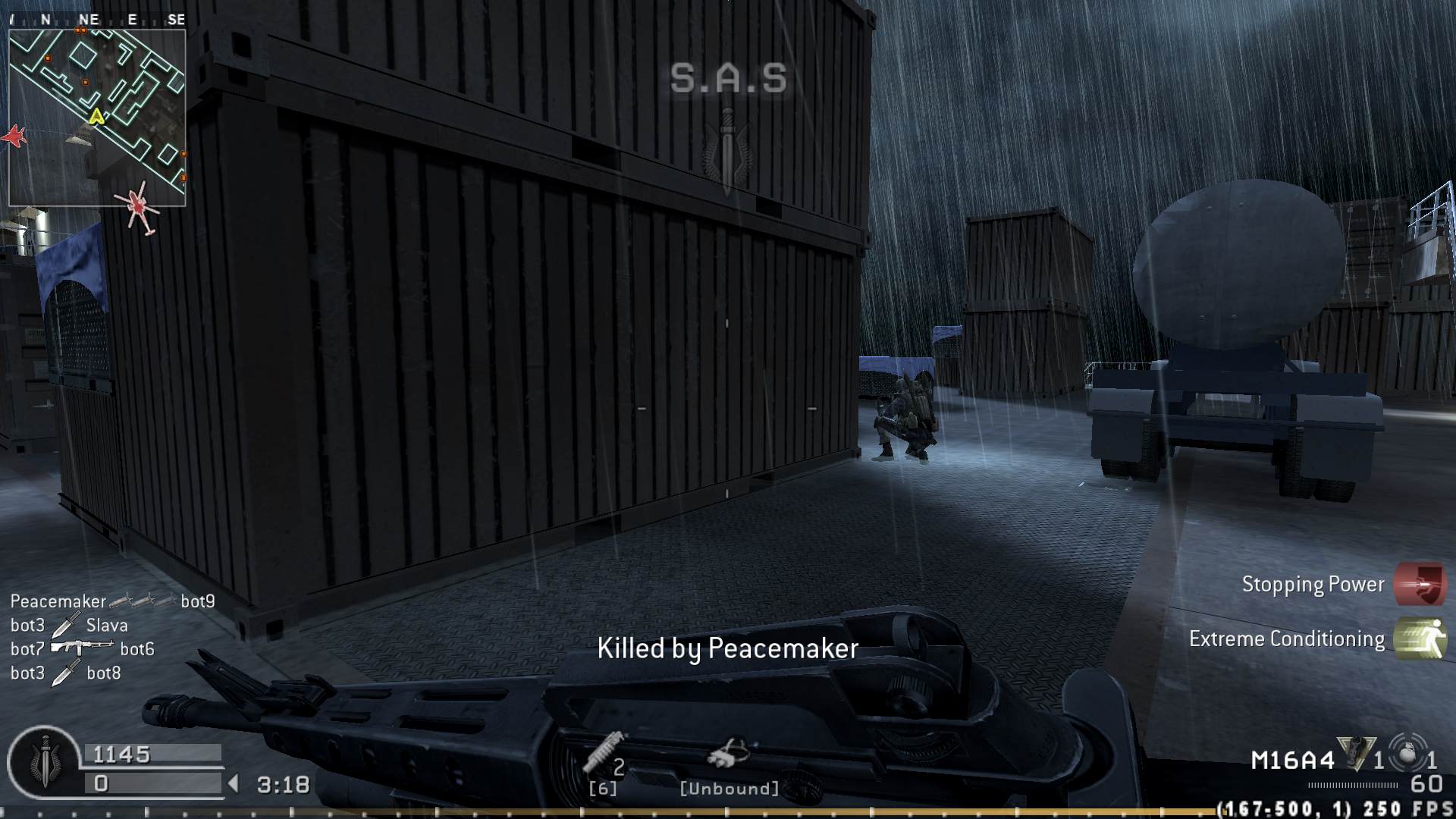The image size is (1456, 819).
Task: Click the helicopter icon on the minimap
Action: click(138, 206)
